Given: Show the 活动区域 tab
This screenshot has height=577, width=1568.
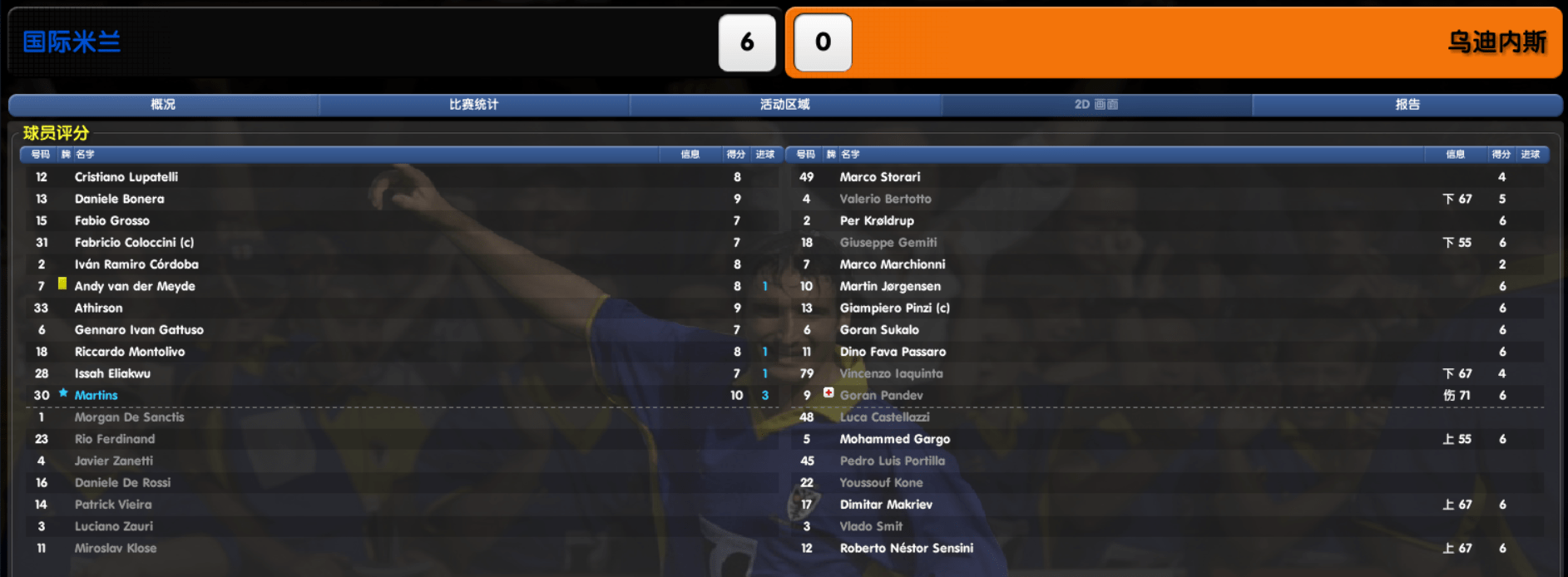Looking at the screenshot, I should 784,105.
